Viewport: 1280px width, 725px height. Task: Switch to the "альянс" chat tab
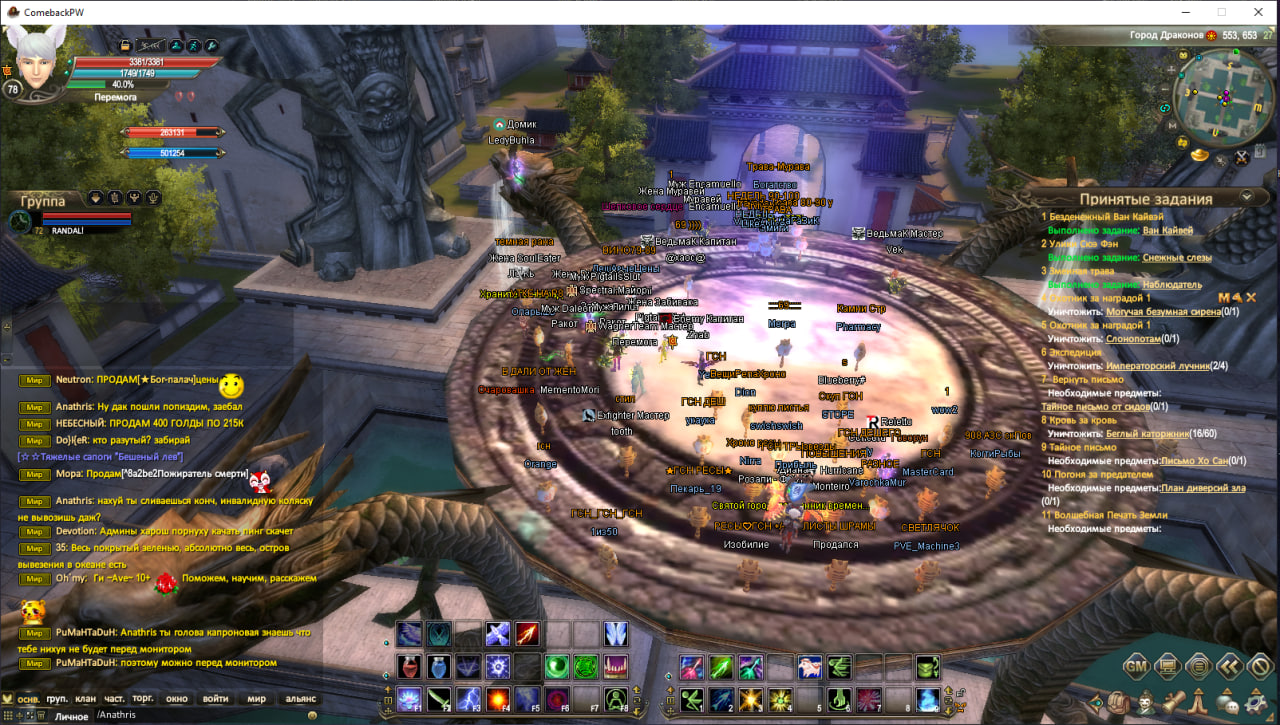coord(300,699)
